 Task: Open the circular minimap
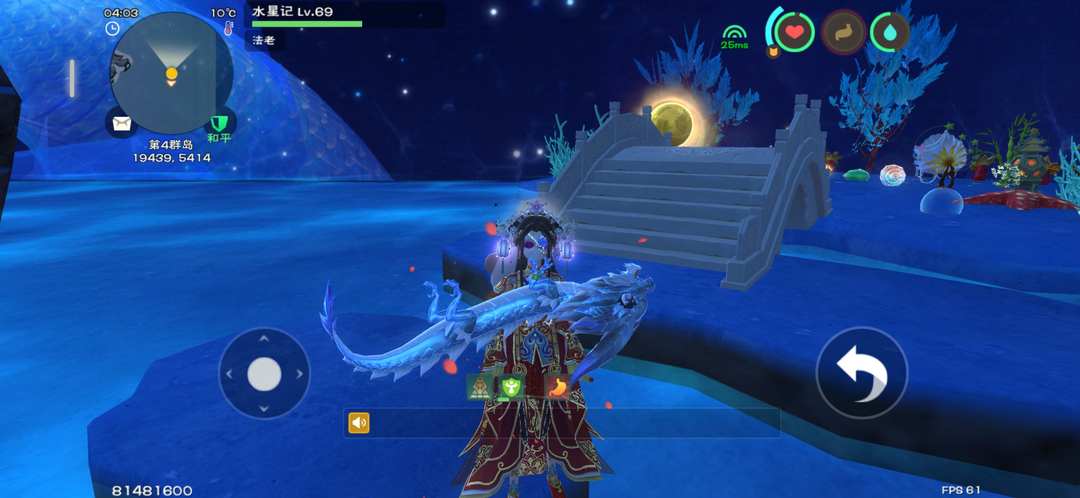(x=171, y=73)
